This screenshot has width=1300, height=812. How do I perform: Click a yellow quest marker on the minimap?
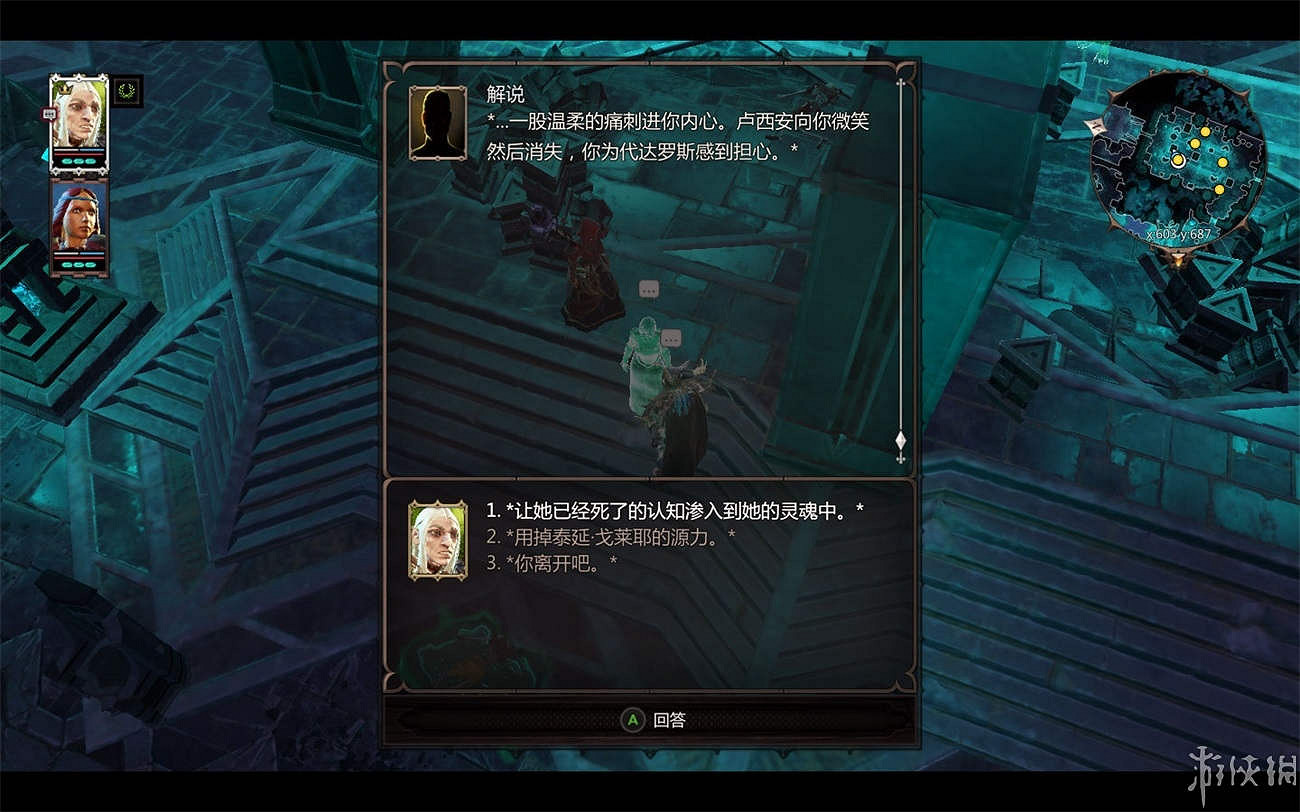pos(1206,131)
